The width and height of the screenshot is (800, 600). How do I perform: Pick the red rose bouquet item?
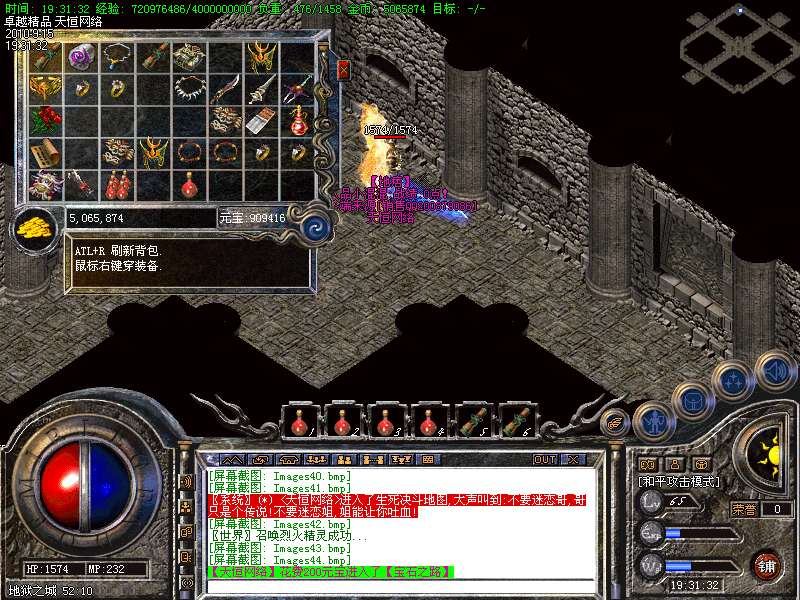pos(46,121)
